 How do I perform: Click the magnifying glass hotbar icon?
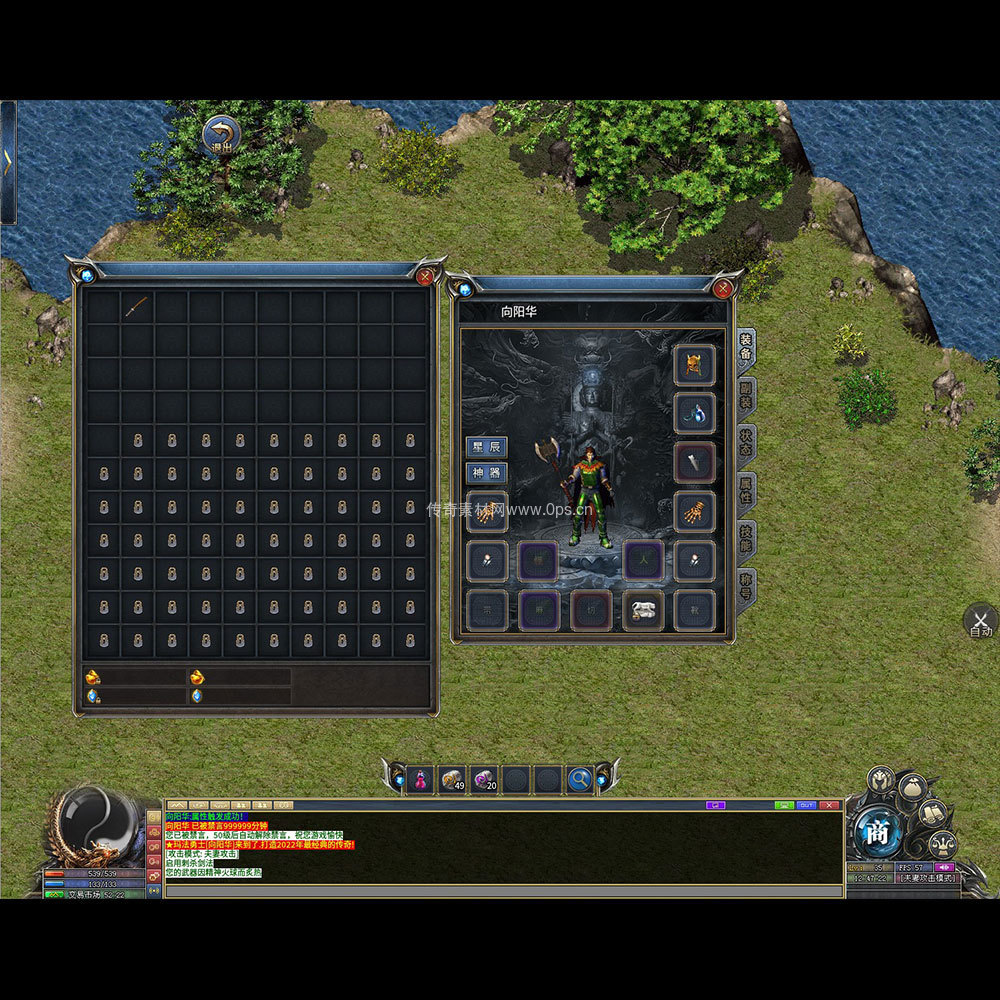[x=579, y=779]
